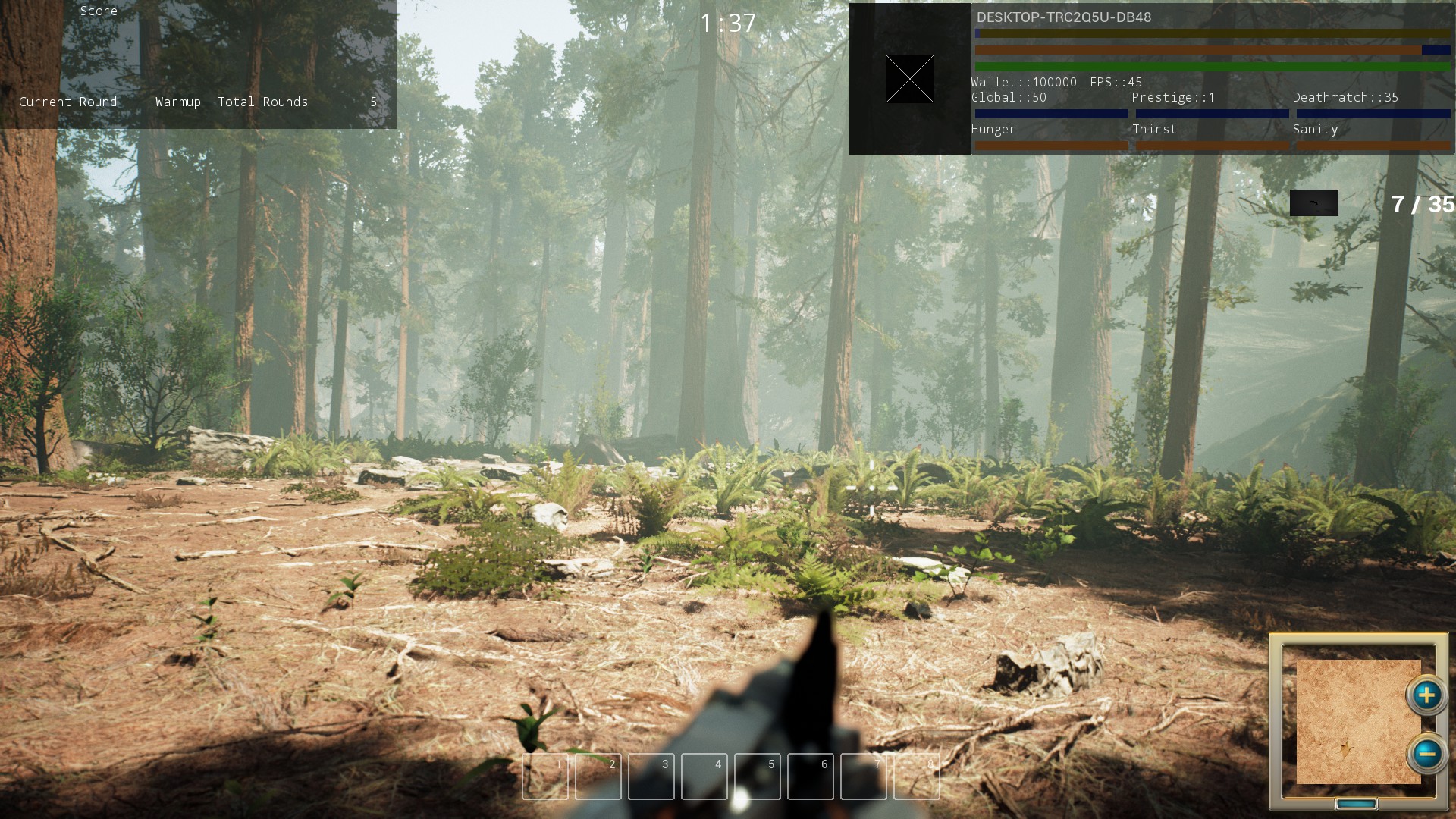Expand the Score panel
1456x819 pixels.
99,11
